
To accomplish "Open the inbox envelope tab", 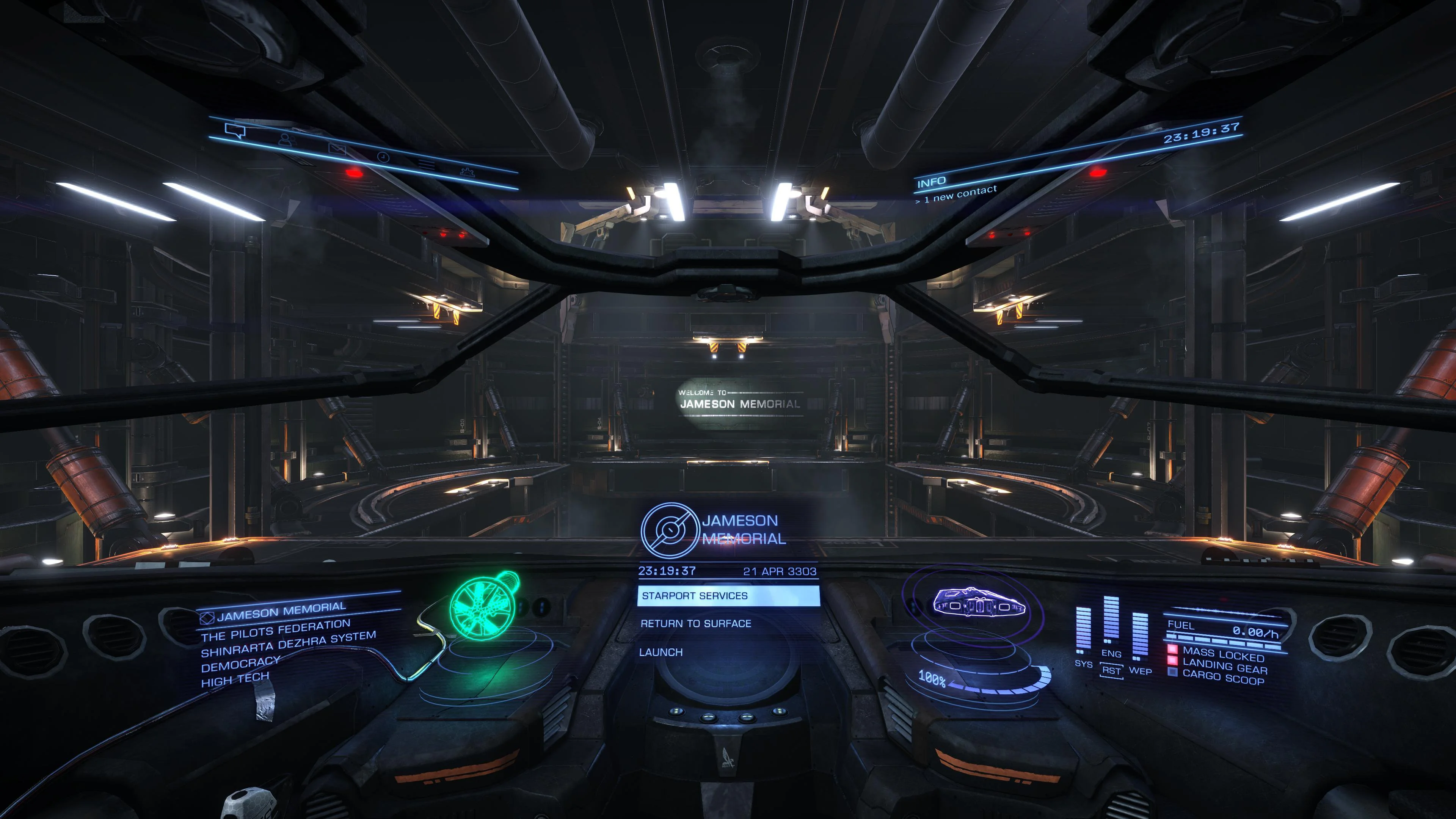I will click(x=337, y=149).
